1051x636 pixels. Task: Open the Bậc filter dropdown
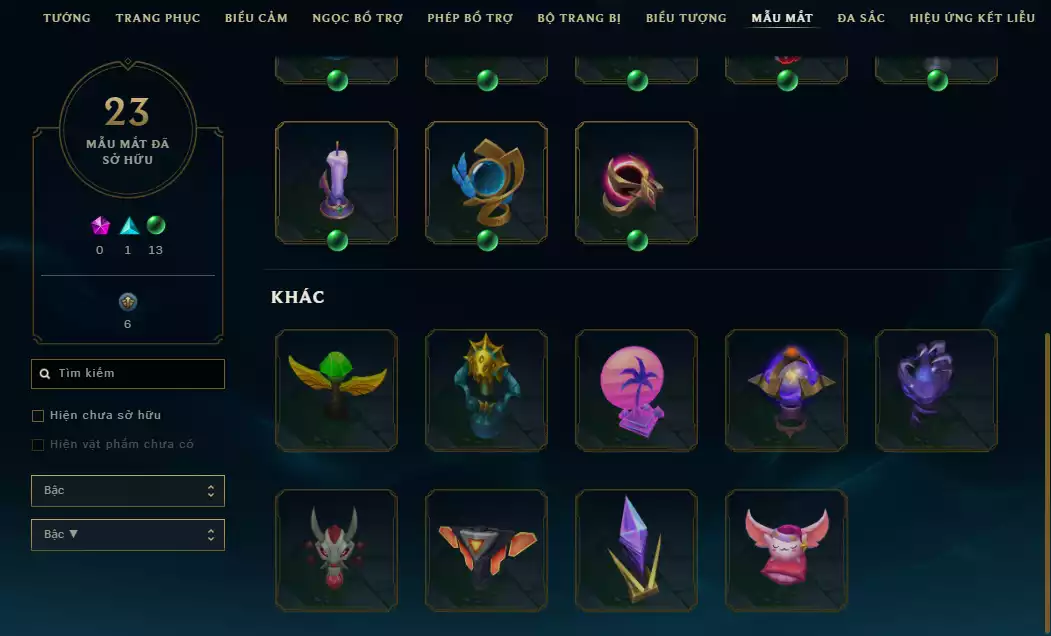[x=128, y=491]
